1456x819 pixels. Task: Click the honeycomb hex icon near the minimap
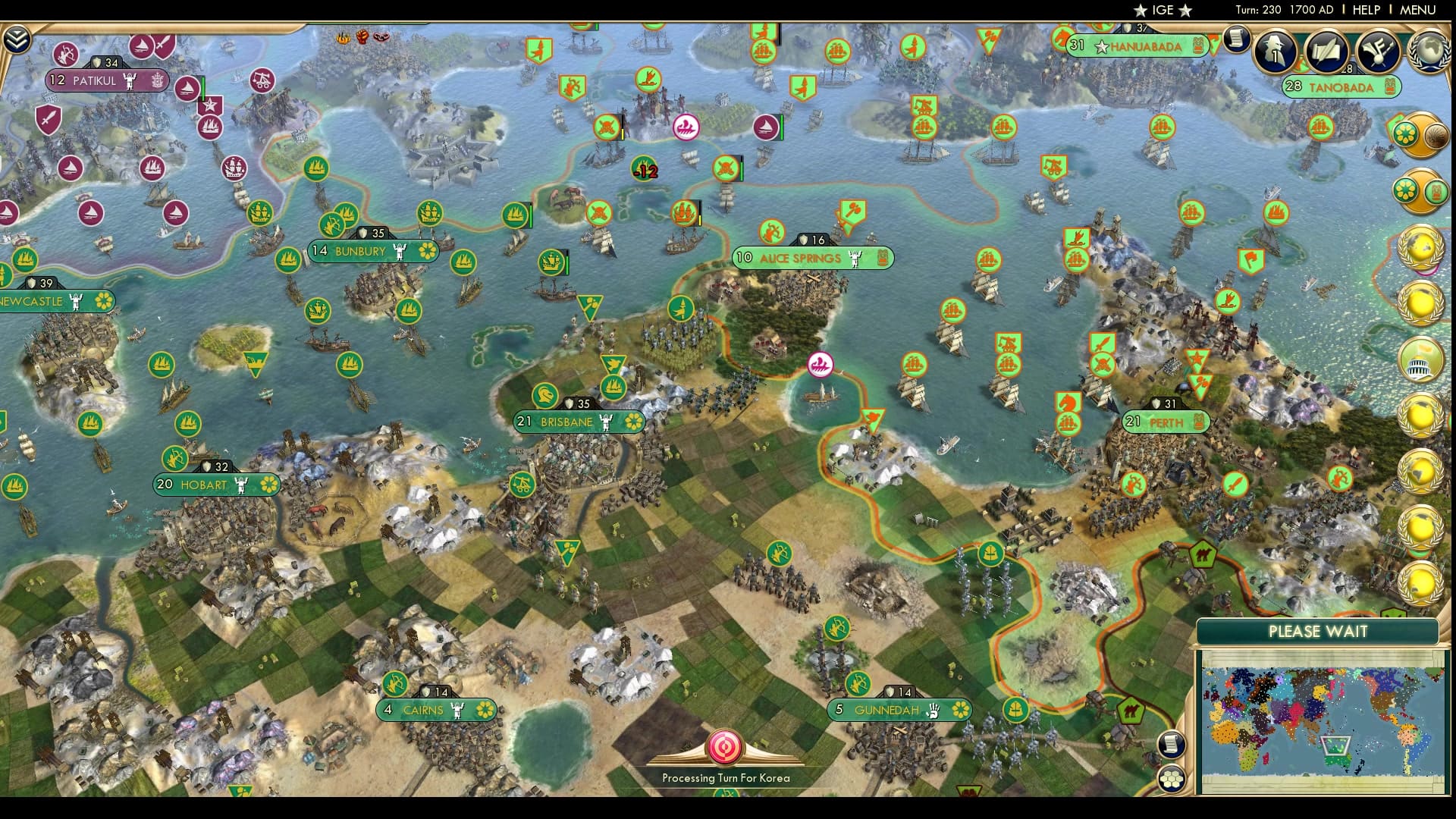click(x=1171, y=778)
